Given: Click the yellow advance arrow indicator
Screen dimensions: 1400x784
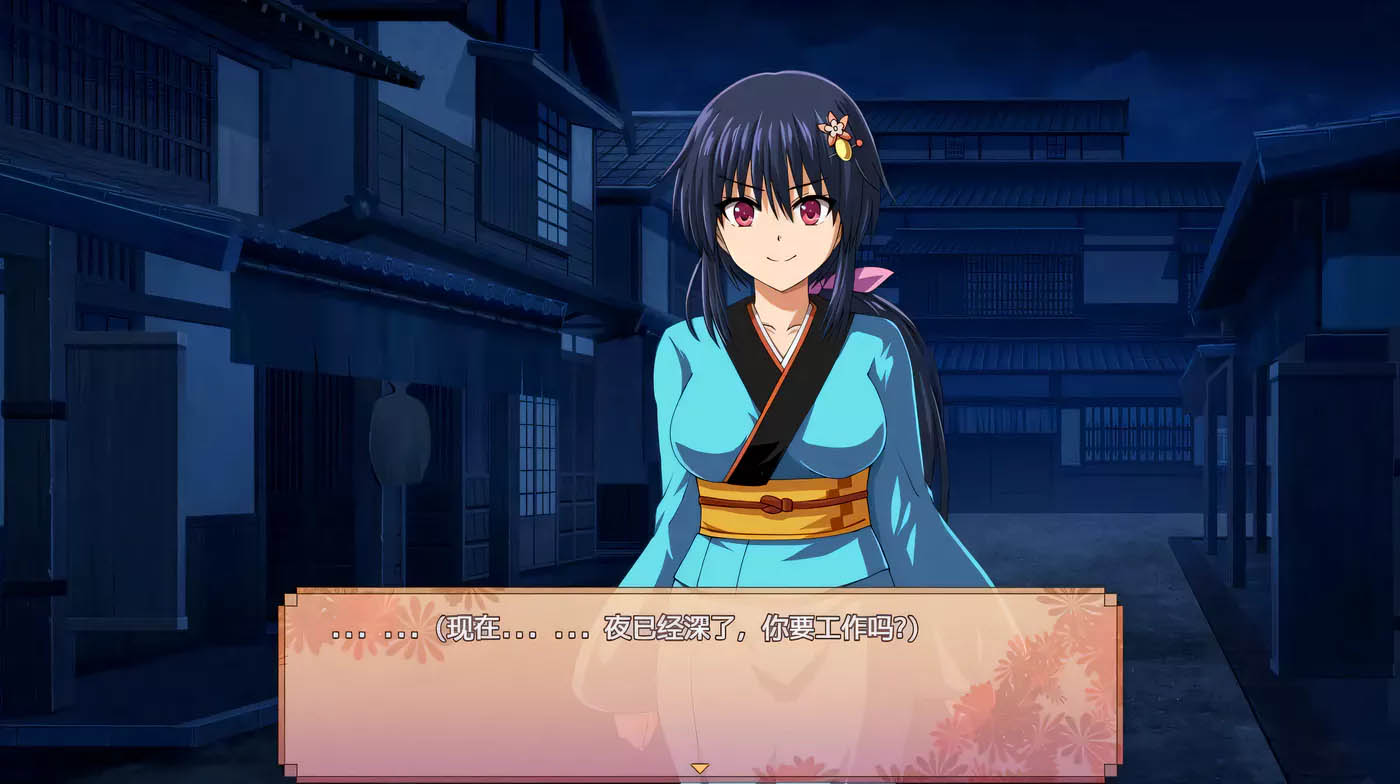Looking at the screenshot, I should (x=700, y=768).
